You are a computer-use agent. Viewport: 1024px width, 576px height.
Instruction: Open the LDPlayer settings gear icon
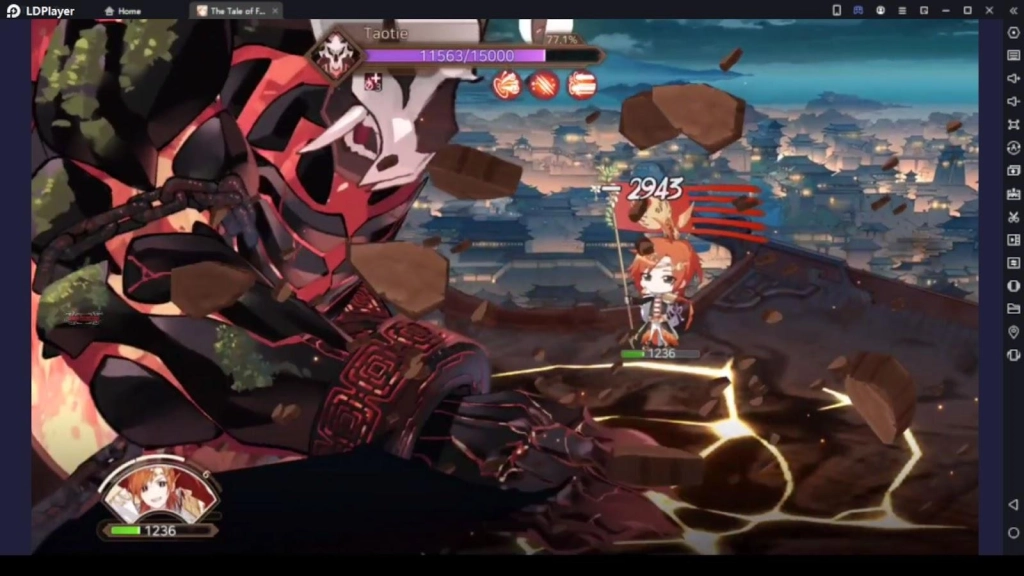coord(1013,33)
